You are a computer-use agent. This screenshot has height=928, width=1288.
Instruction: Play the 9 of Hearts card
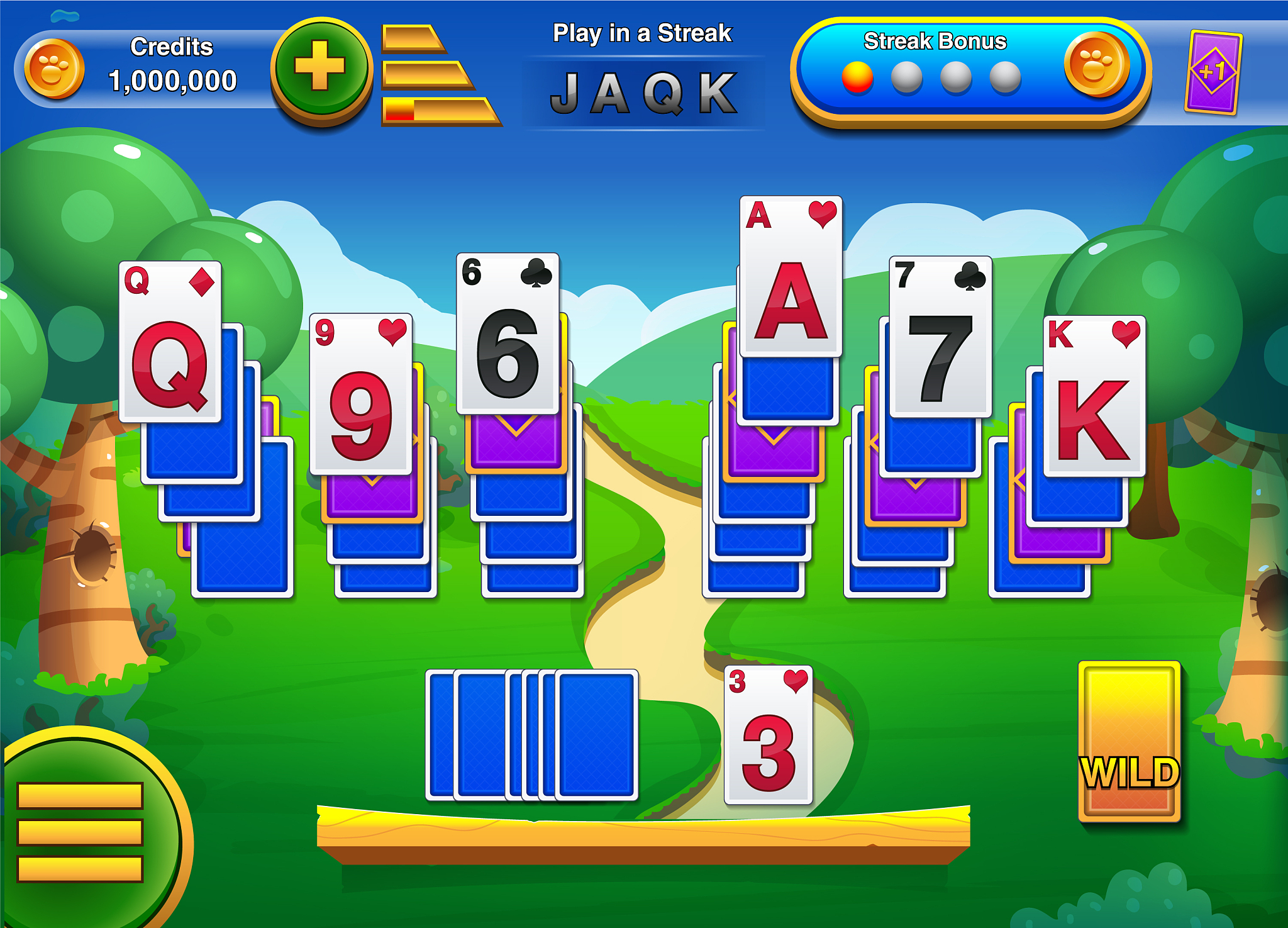(360, 394)
